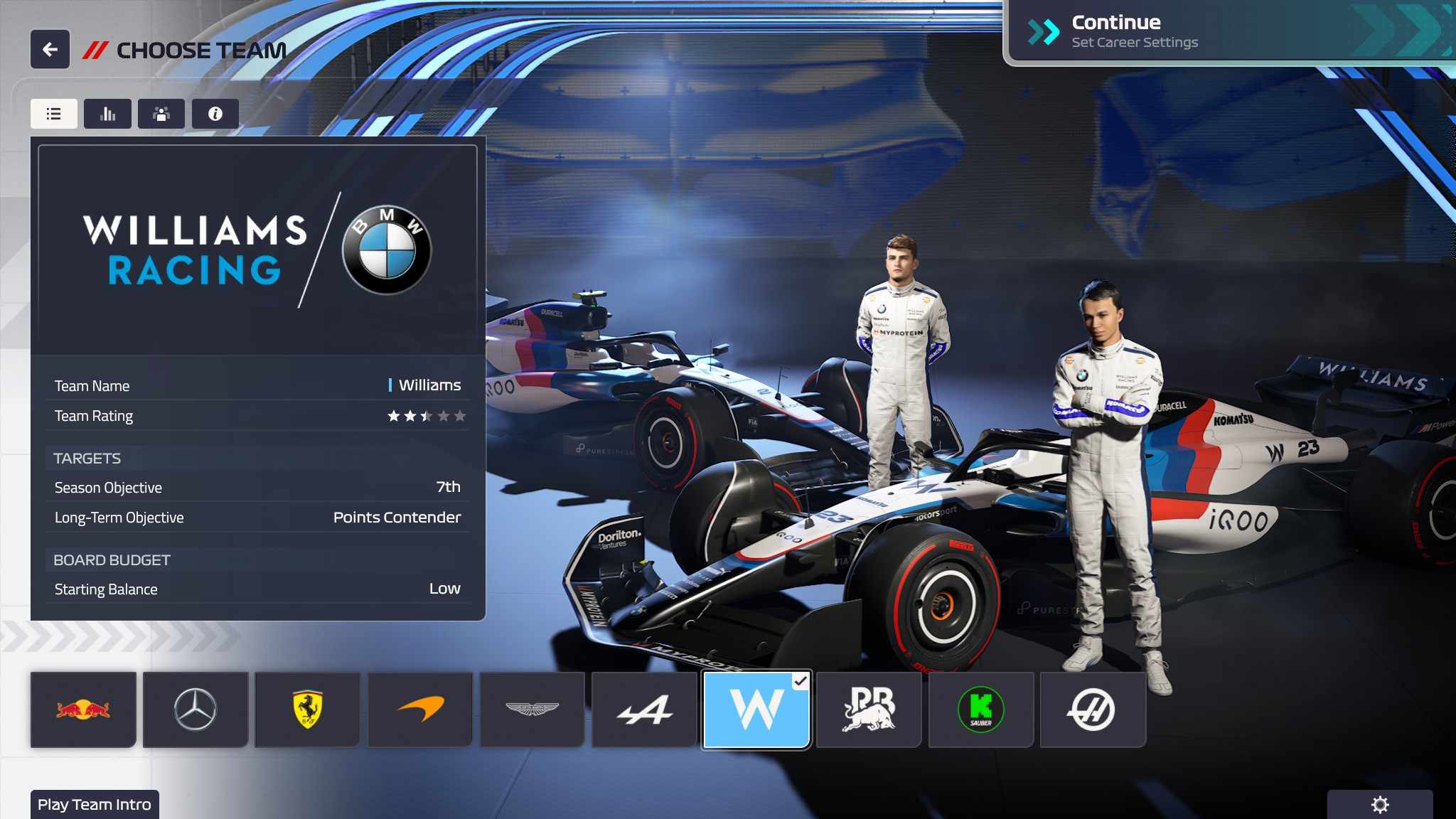
Task: Select the McLaren team tile
Action: [420, 710]
